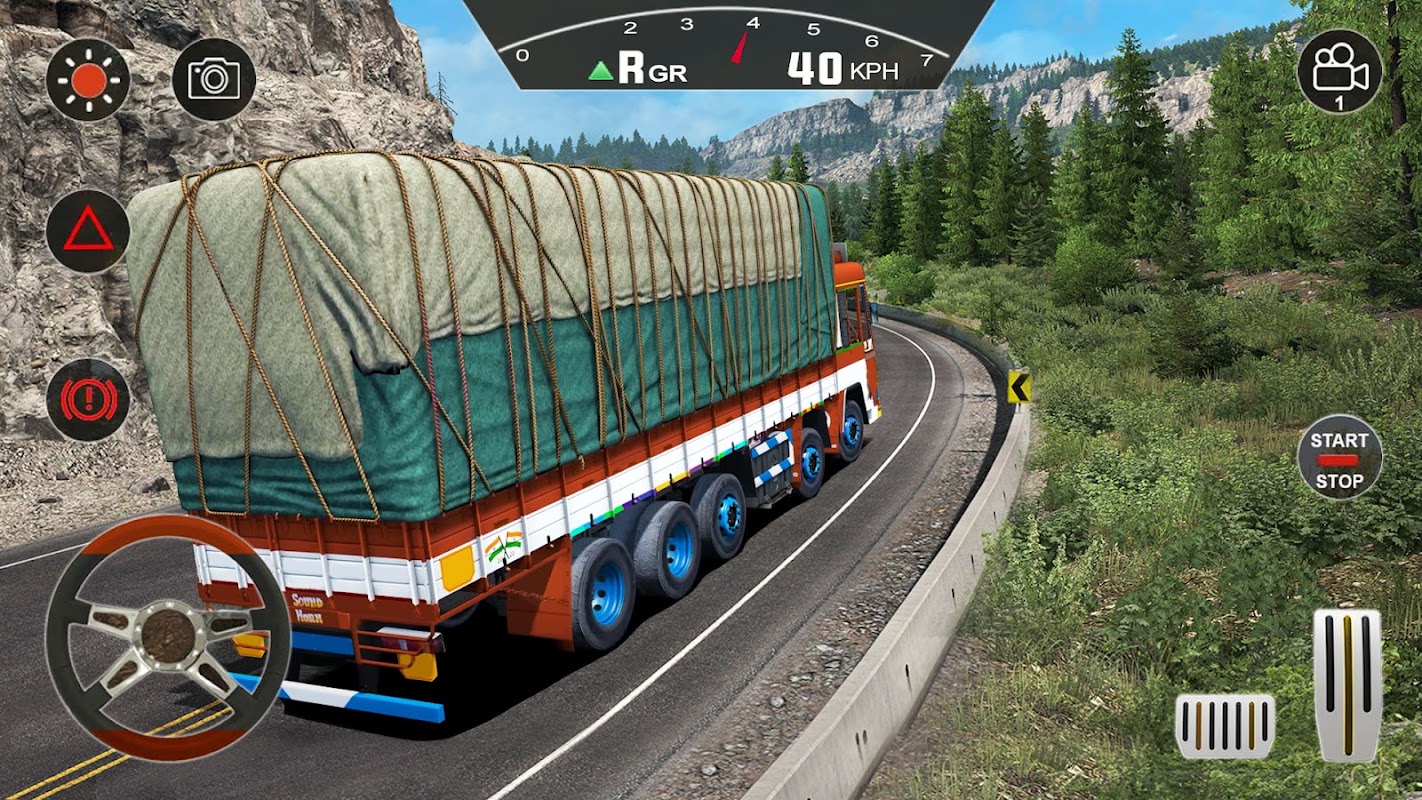Tap the engine START STOP button
This screenshot has height=800, width=1422.
(1339, 458)
